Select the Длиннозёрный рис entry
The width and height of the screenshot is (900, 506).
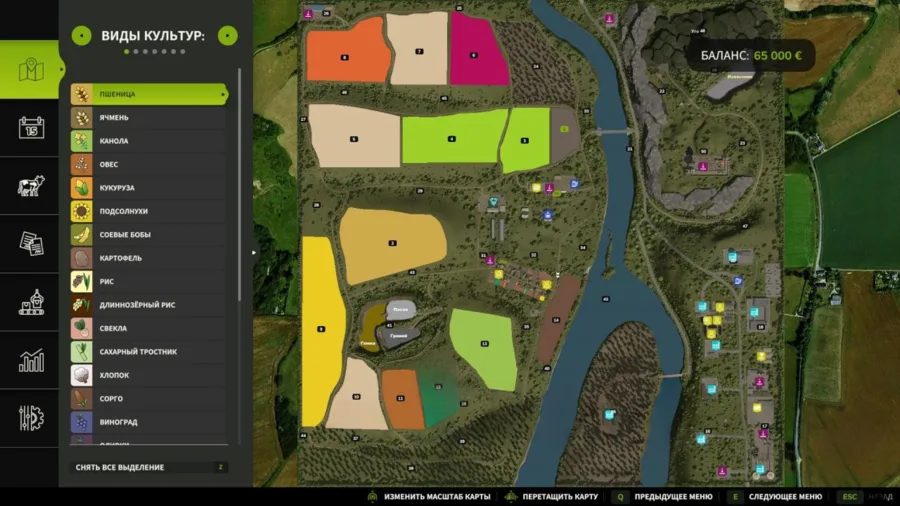pos(150,305)
